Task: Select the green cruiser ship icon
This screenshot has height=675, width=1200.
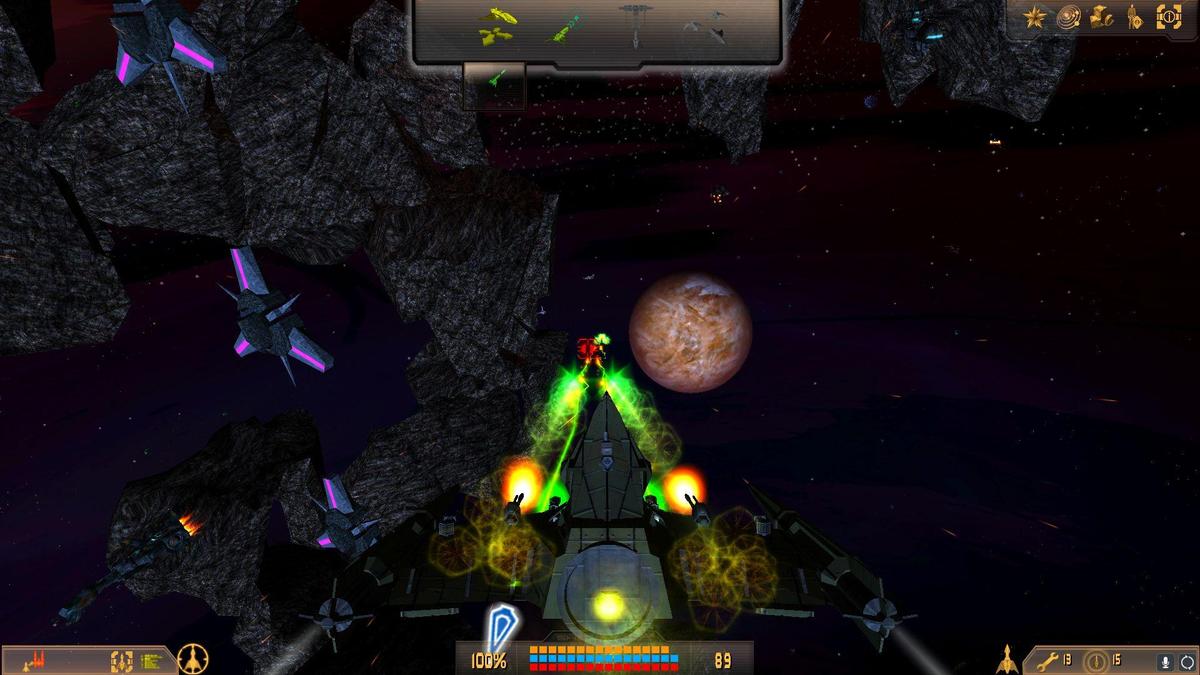Action: point(566,27)
